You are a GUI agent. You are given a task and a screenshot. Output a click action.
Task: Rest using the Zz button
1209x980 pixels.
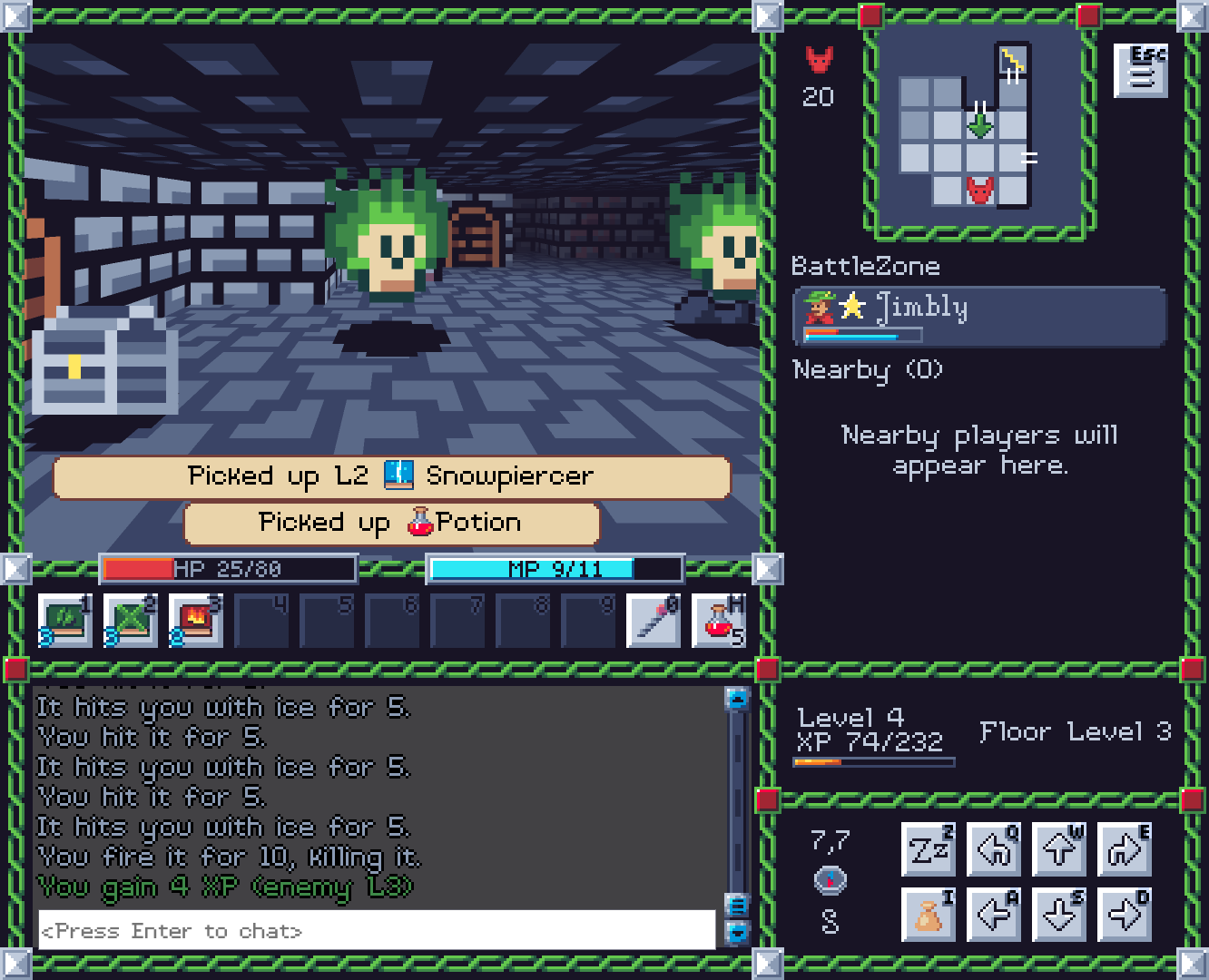point(929,850)
